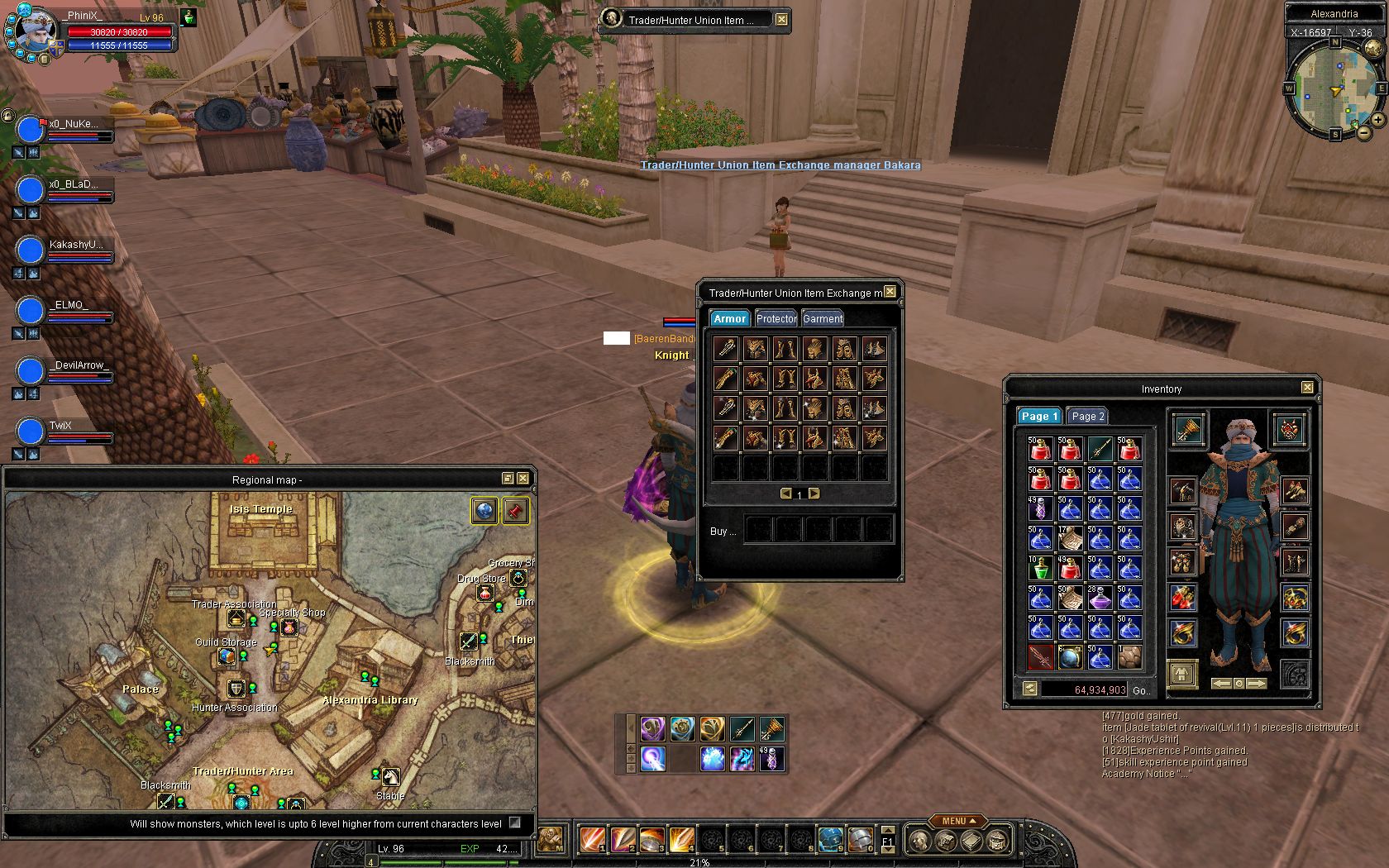
Task: Close the Regional map window
Action: pyautogui.click(x=523, y=479)
